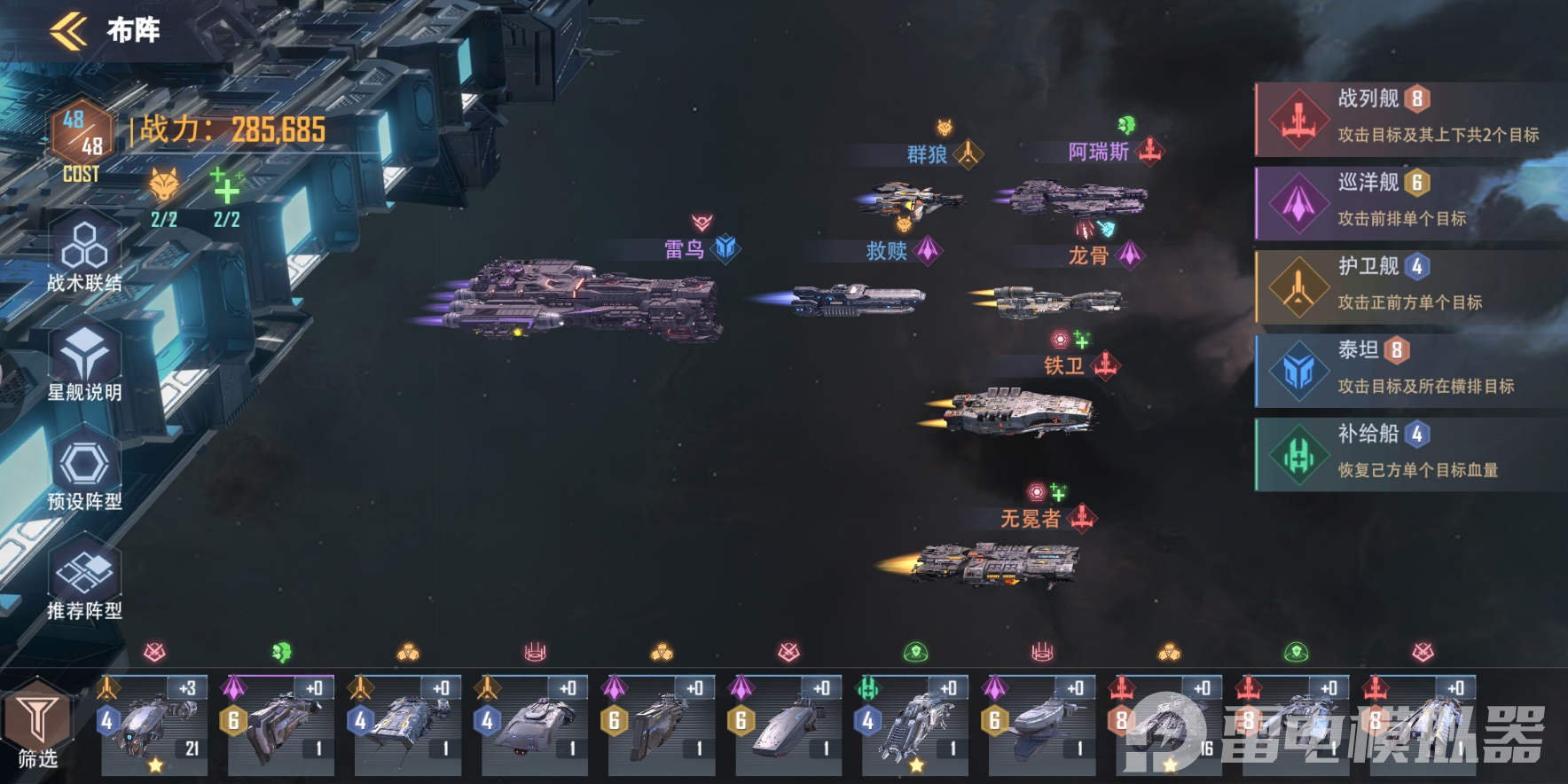Select the 战列舰 battleship class entry

[x=1410, y=119]
